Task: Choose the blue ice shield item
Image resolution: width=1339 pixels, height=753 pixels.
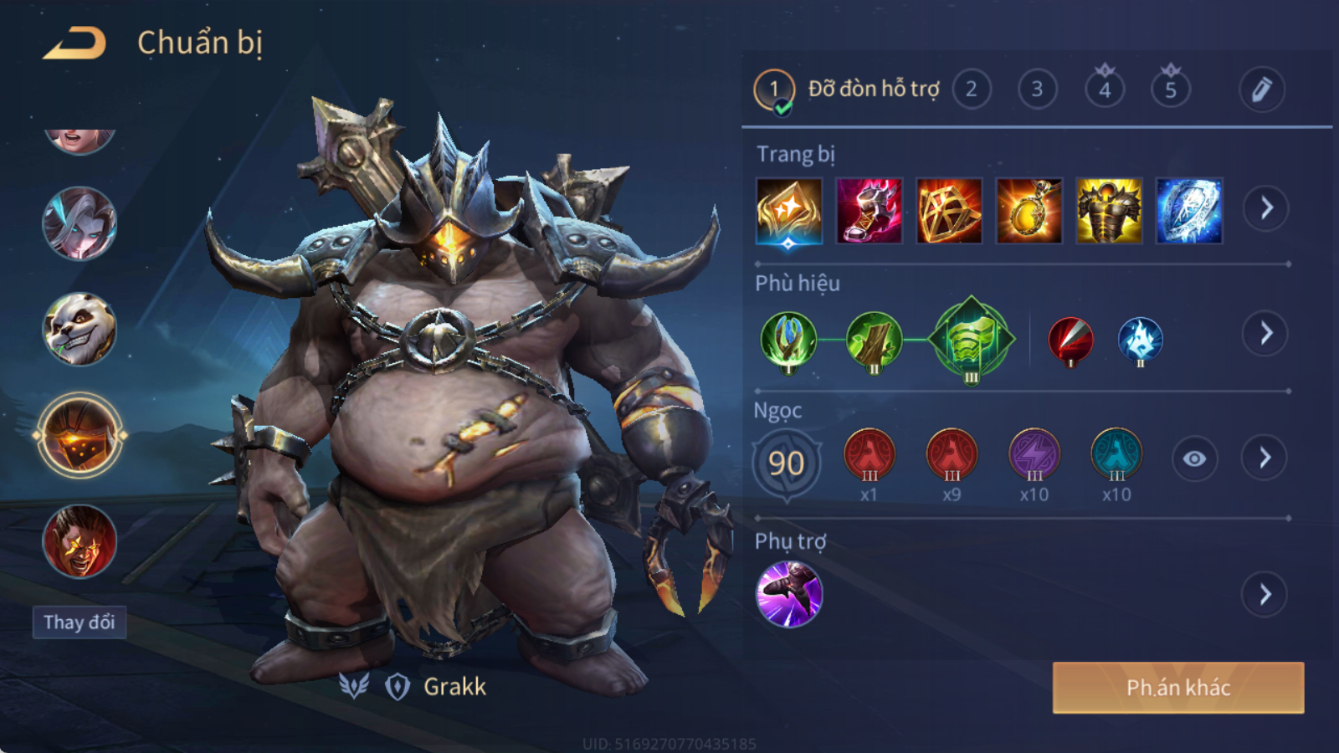Action: click(x=1188, y=211)
